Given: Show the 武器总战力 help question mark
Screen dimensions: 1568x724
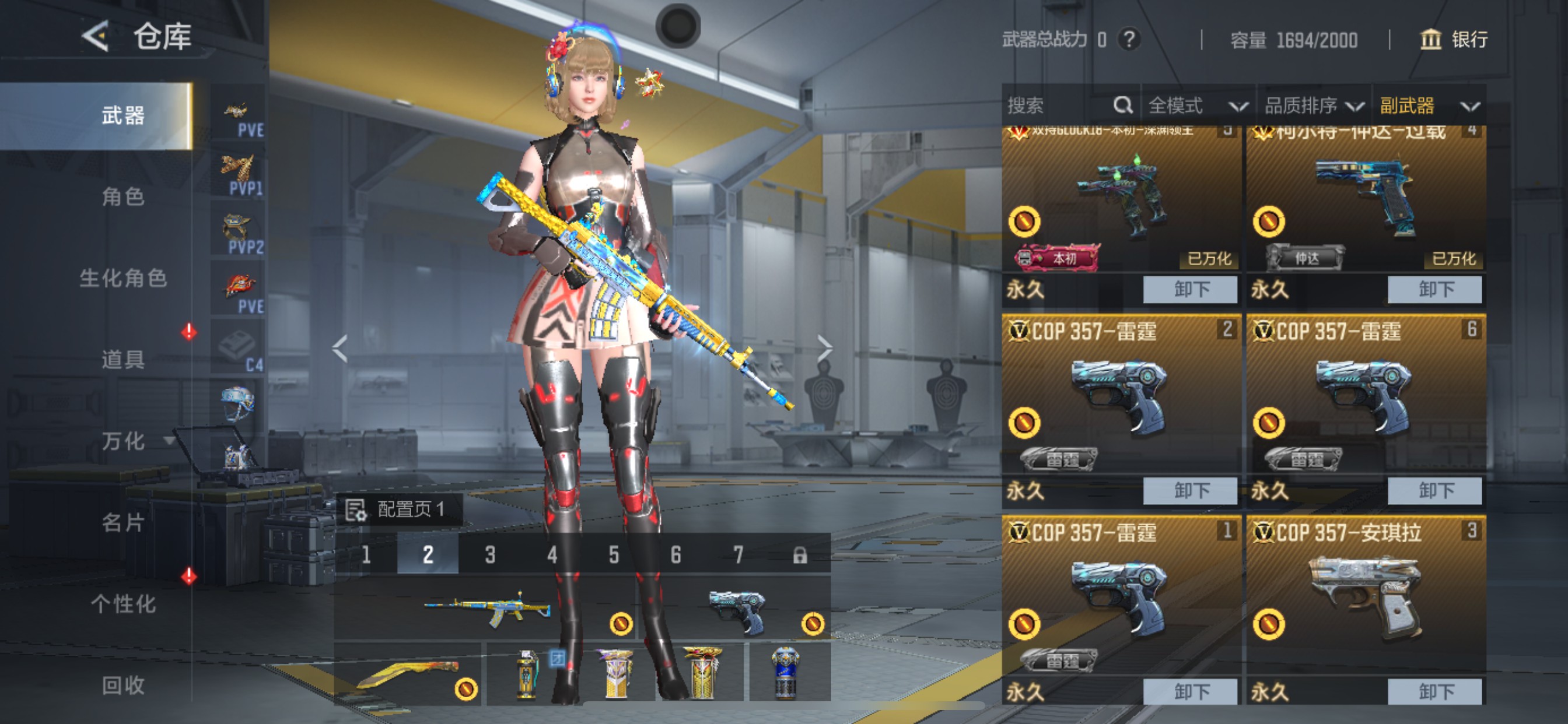Looking at the screenshot, I should point(1129,40).
